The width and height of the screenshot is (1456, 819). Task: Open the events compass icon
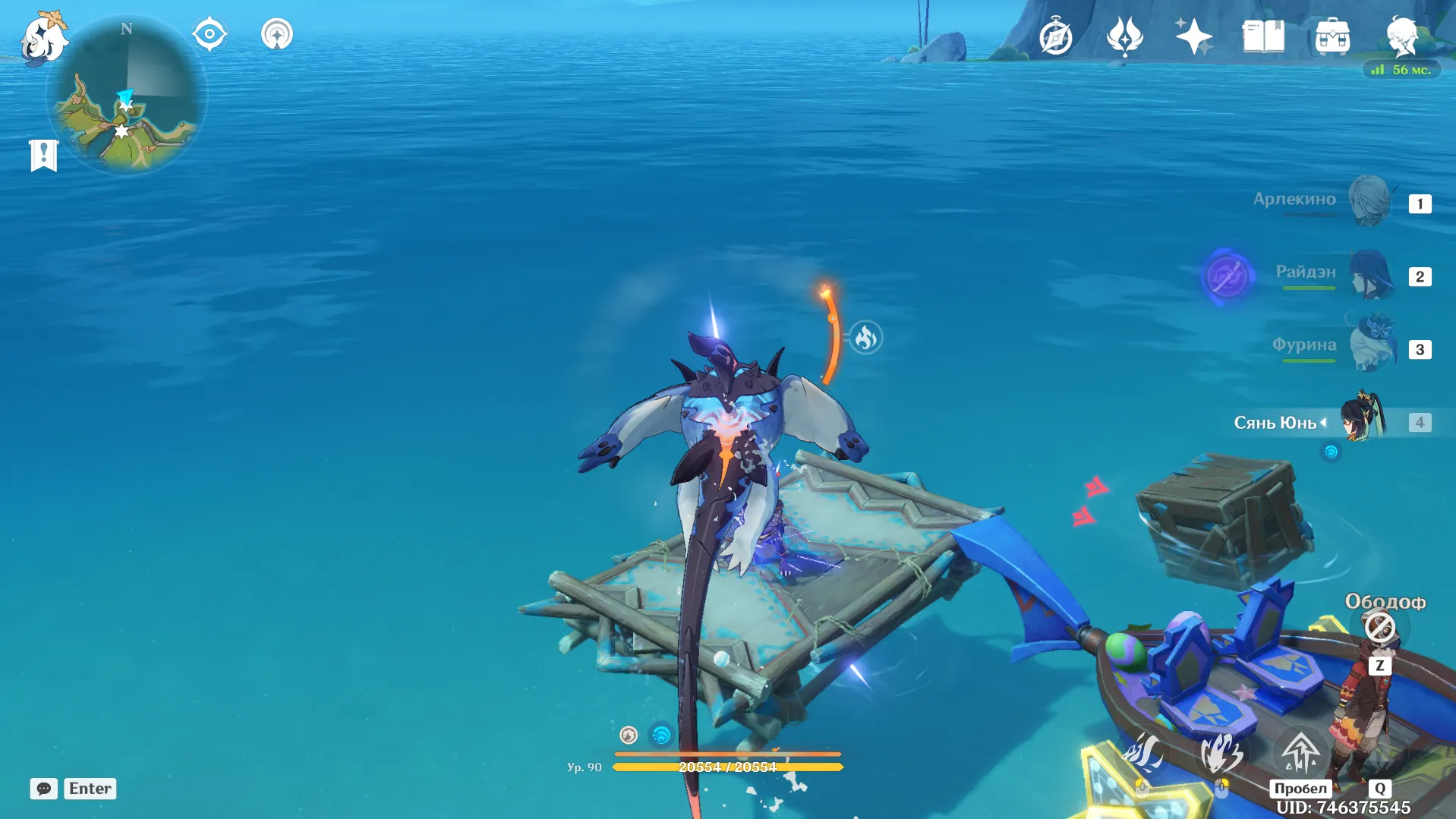point(1055,37)
